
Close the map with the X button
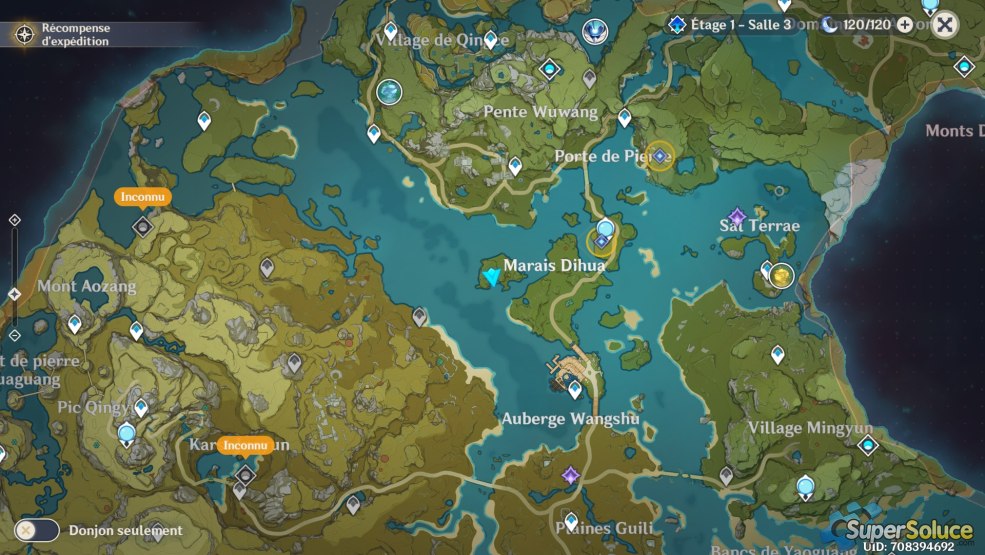pyautogui.click(x=944, y=25)
